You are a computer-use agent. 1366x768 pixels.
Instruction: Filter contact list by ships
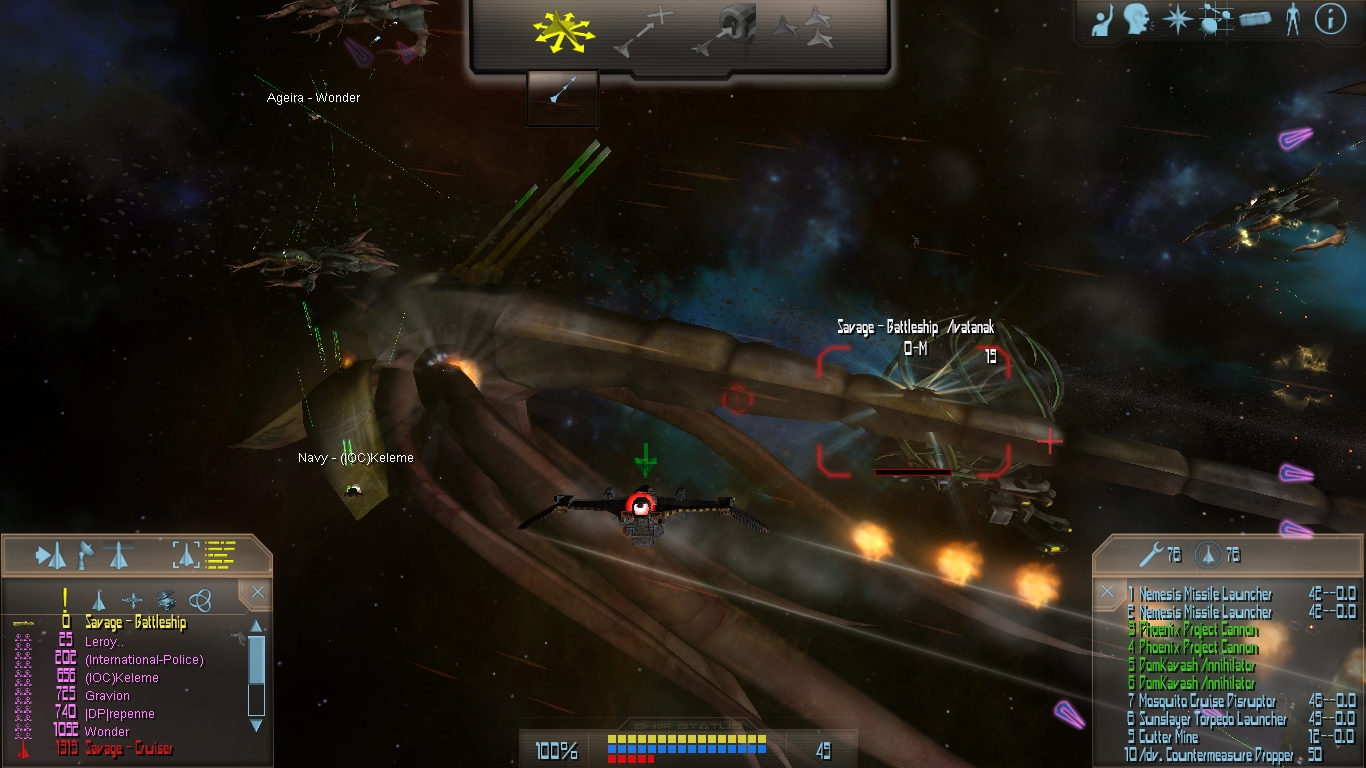(x=99, y=600)
